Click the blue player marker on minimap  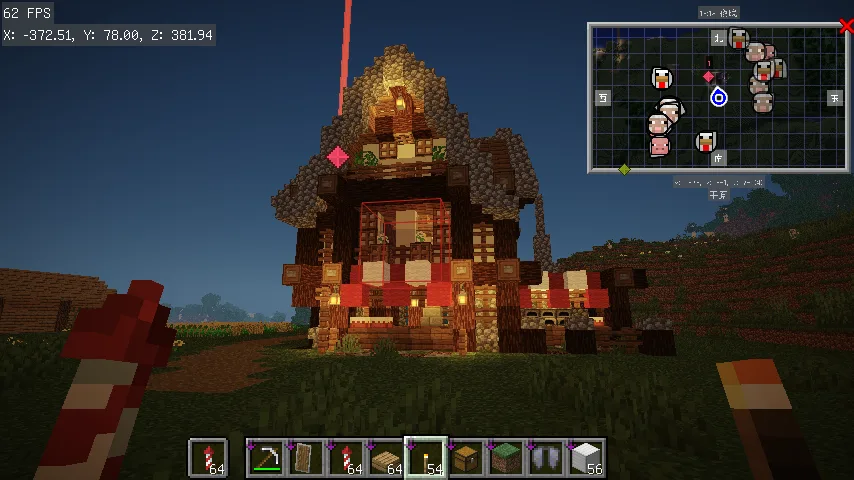tap(718, 97)
